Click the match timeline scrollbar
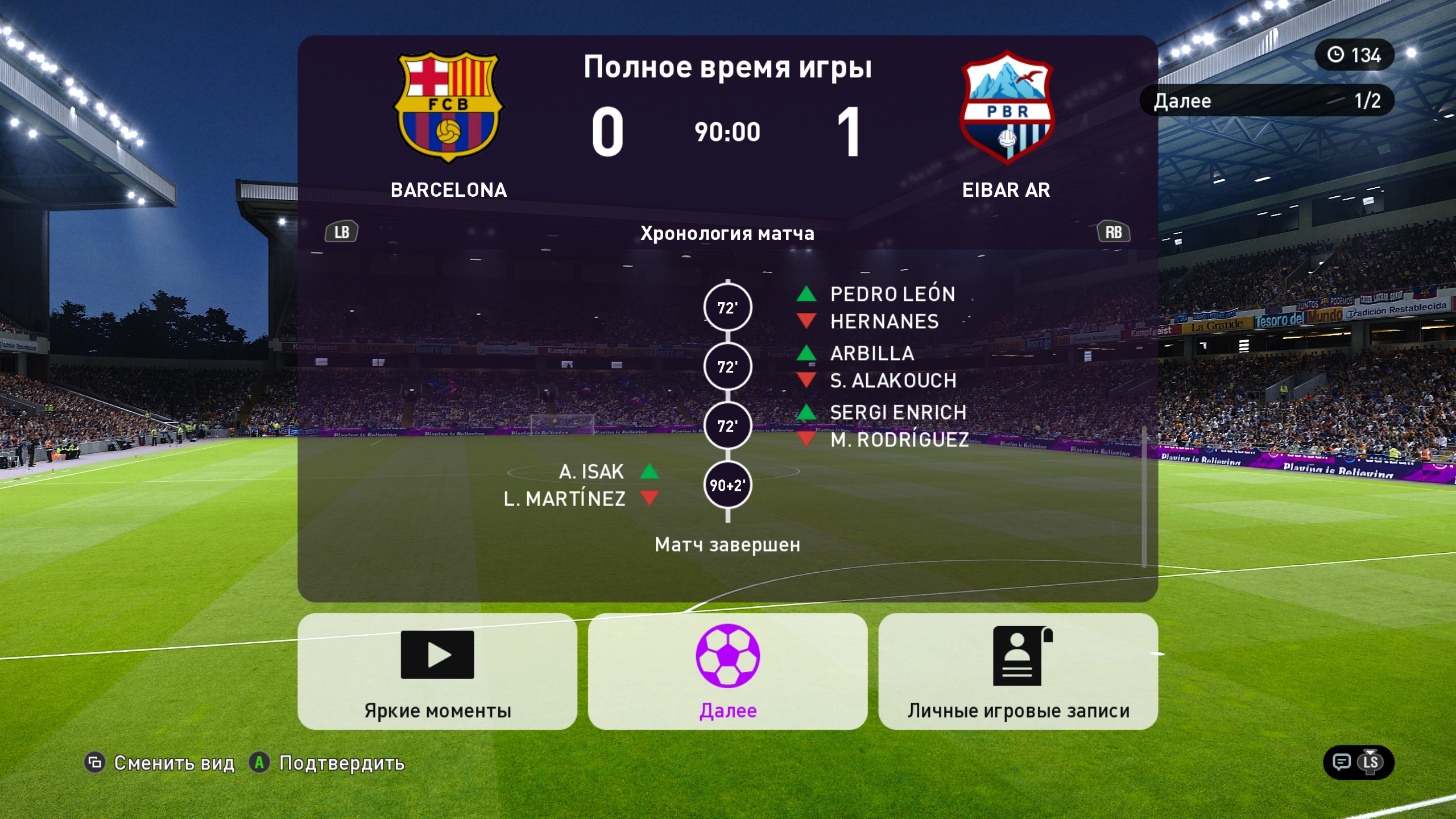 [1144, 496]
